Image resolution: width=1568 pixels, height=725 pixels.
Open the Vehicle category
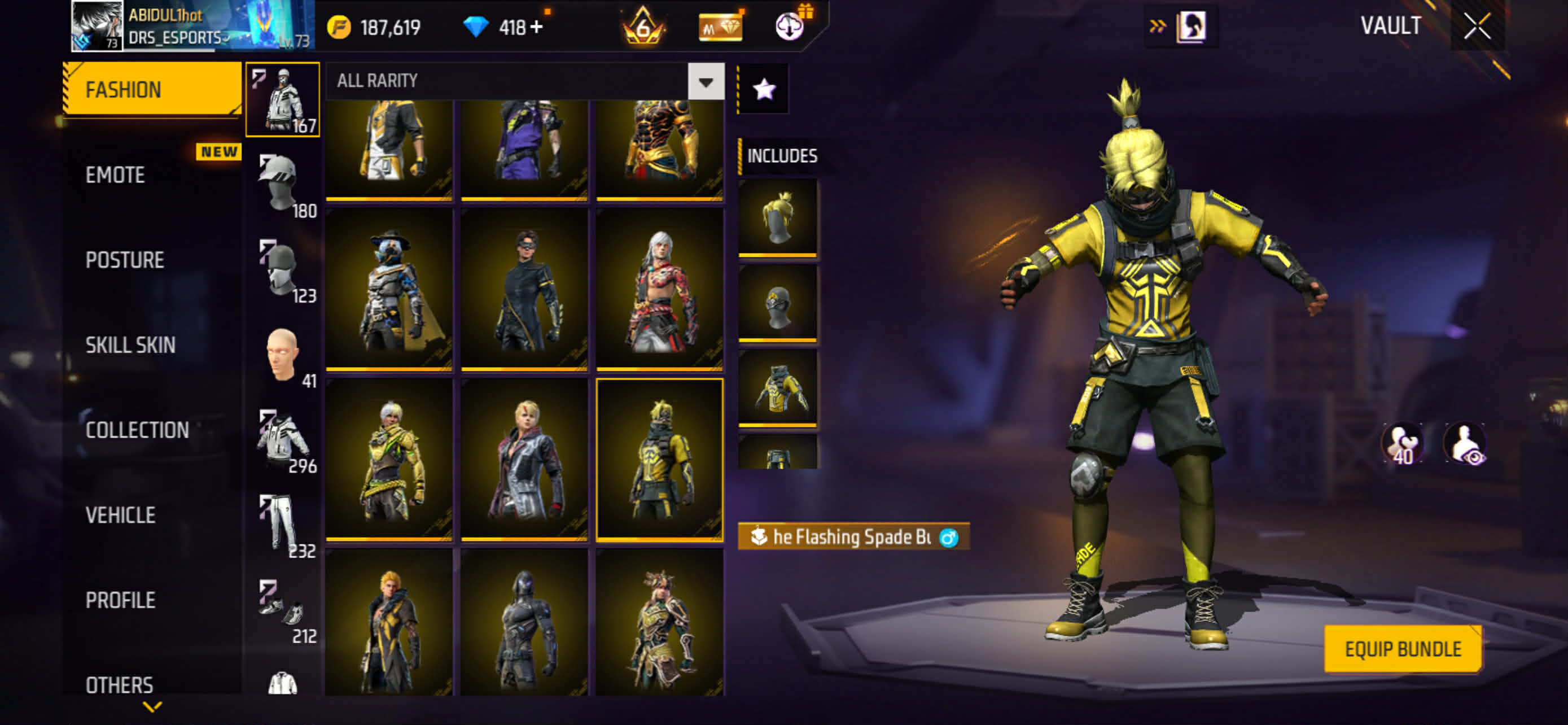click(x=121, y=516)
